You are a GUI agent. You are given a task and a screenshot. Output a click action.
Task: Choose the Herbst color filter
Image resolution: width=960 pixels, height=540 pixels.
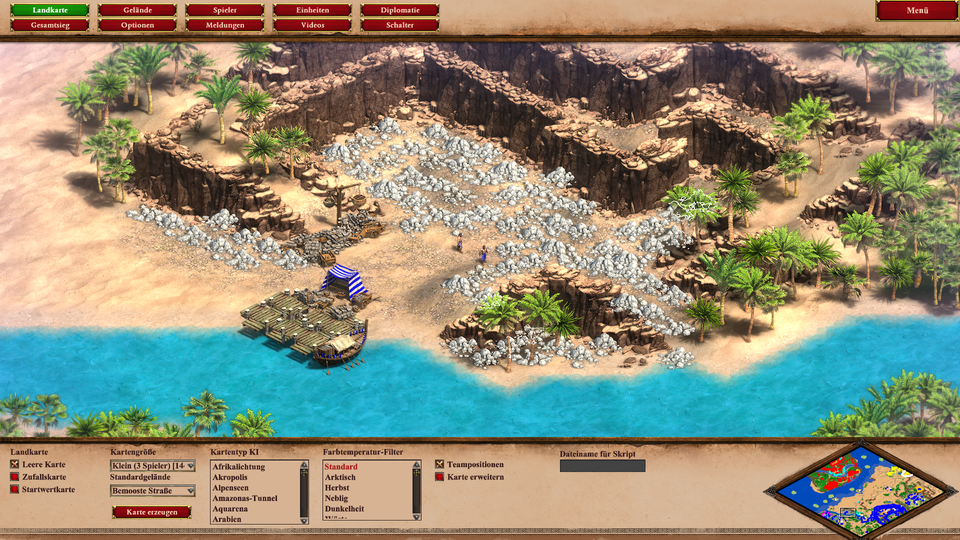pos(337,488)
